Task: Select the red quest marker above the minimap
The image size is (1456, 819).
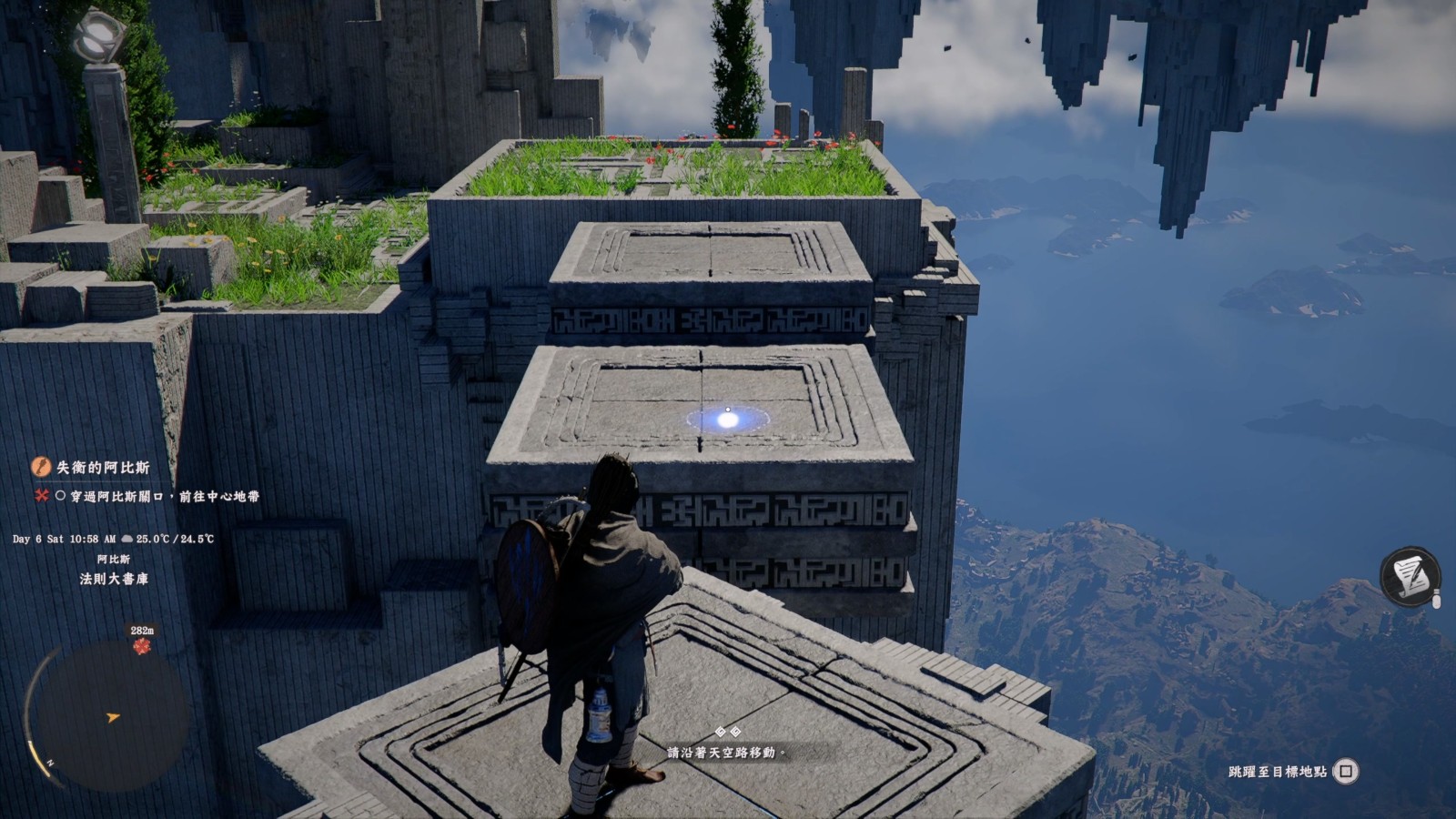Action: click(141, 645)
